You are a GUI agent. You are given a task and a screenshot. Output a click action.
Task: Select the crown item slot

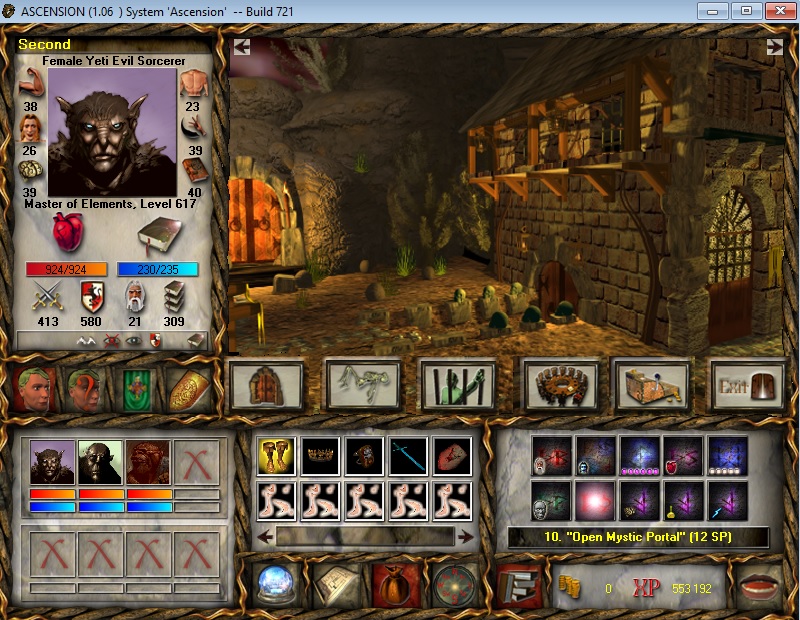pos(319,456)
